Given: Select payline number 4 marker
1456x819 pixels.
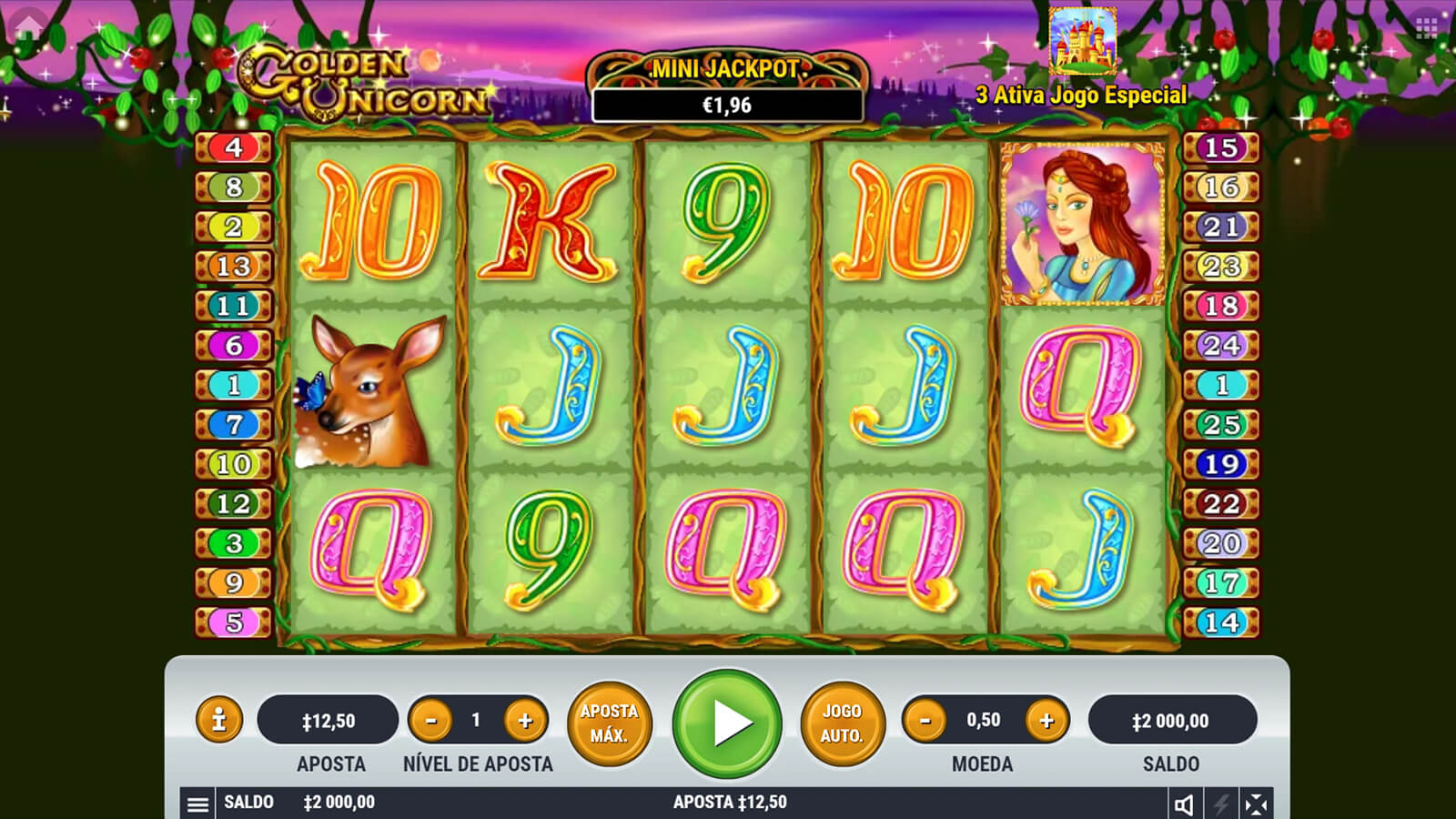Looking at the screenshot, I should coord(234,147).
